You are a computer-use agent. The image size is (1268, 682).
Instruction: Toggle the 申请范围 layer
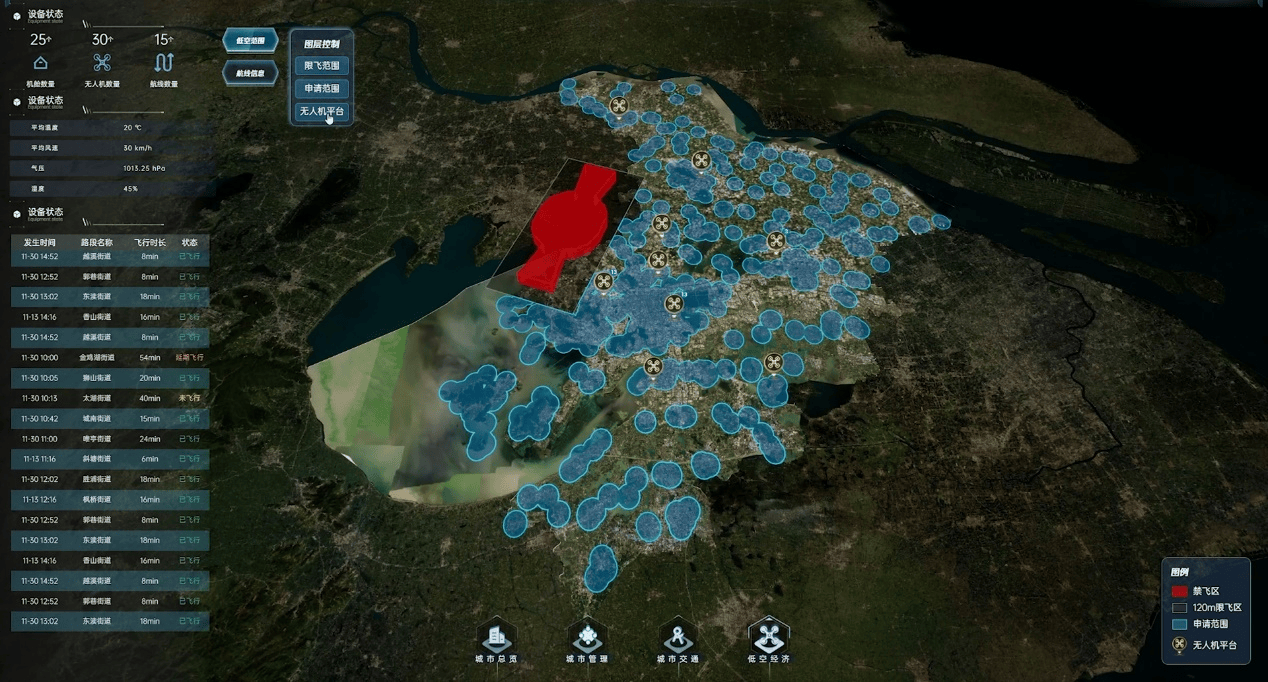tap(322, 89)
